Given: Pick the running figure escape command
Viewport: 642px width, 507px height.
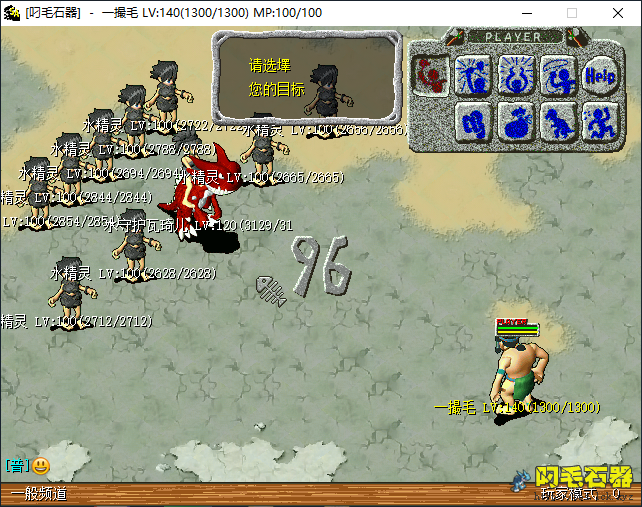Looking at the screenshot, I should pos(600,121).
